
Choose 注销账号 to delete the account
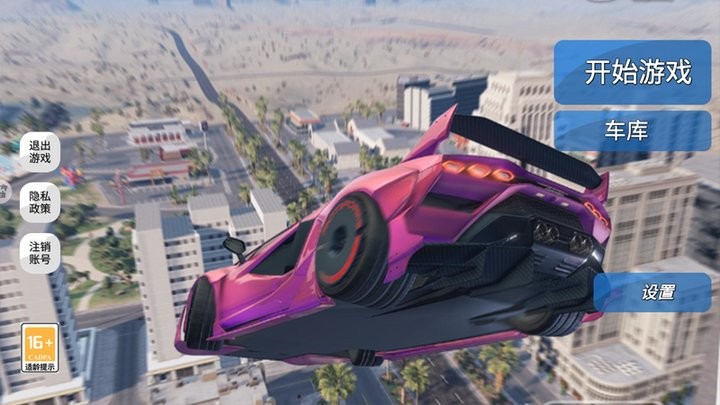tap(40, 251)
